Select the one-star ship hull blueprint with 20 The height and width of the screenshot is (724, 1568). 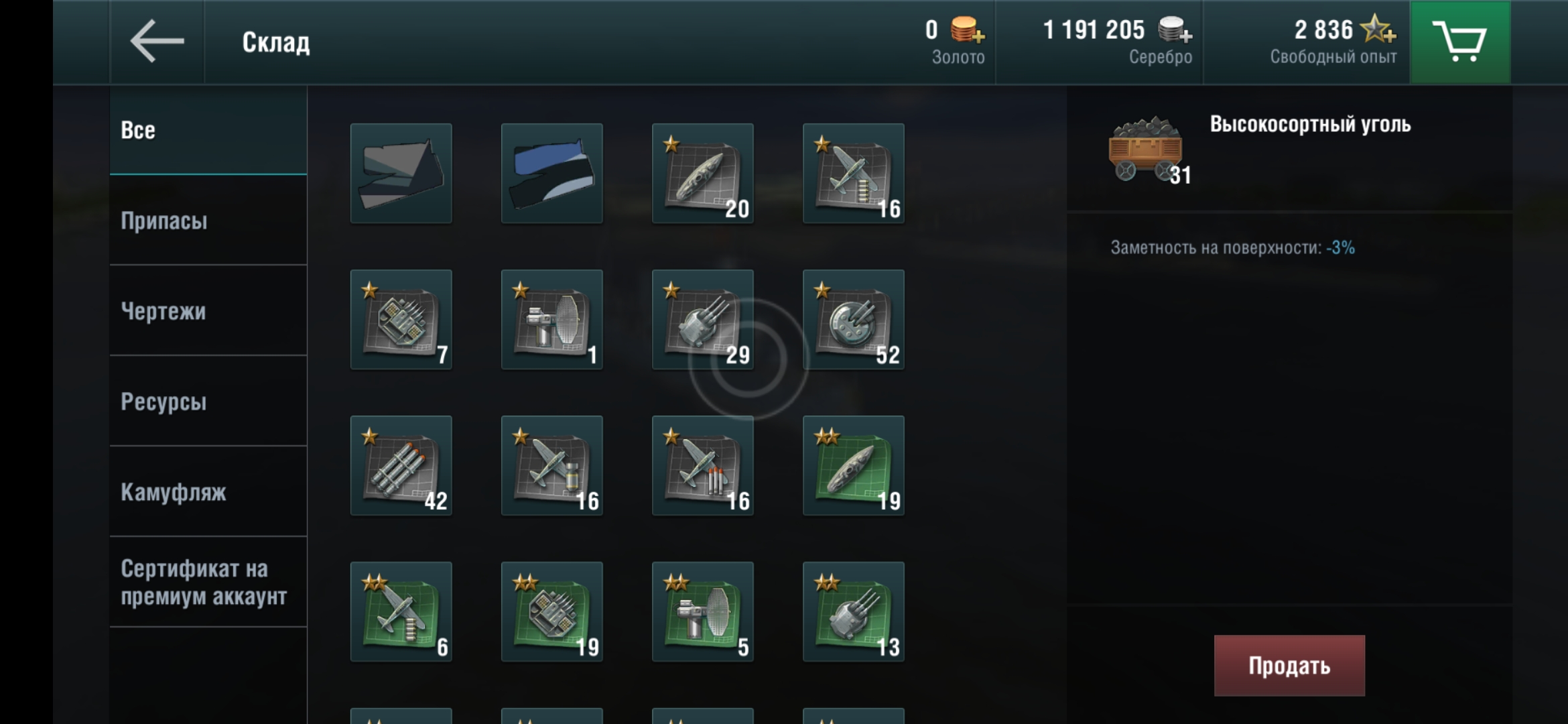click(x=702, y=174)
